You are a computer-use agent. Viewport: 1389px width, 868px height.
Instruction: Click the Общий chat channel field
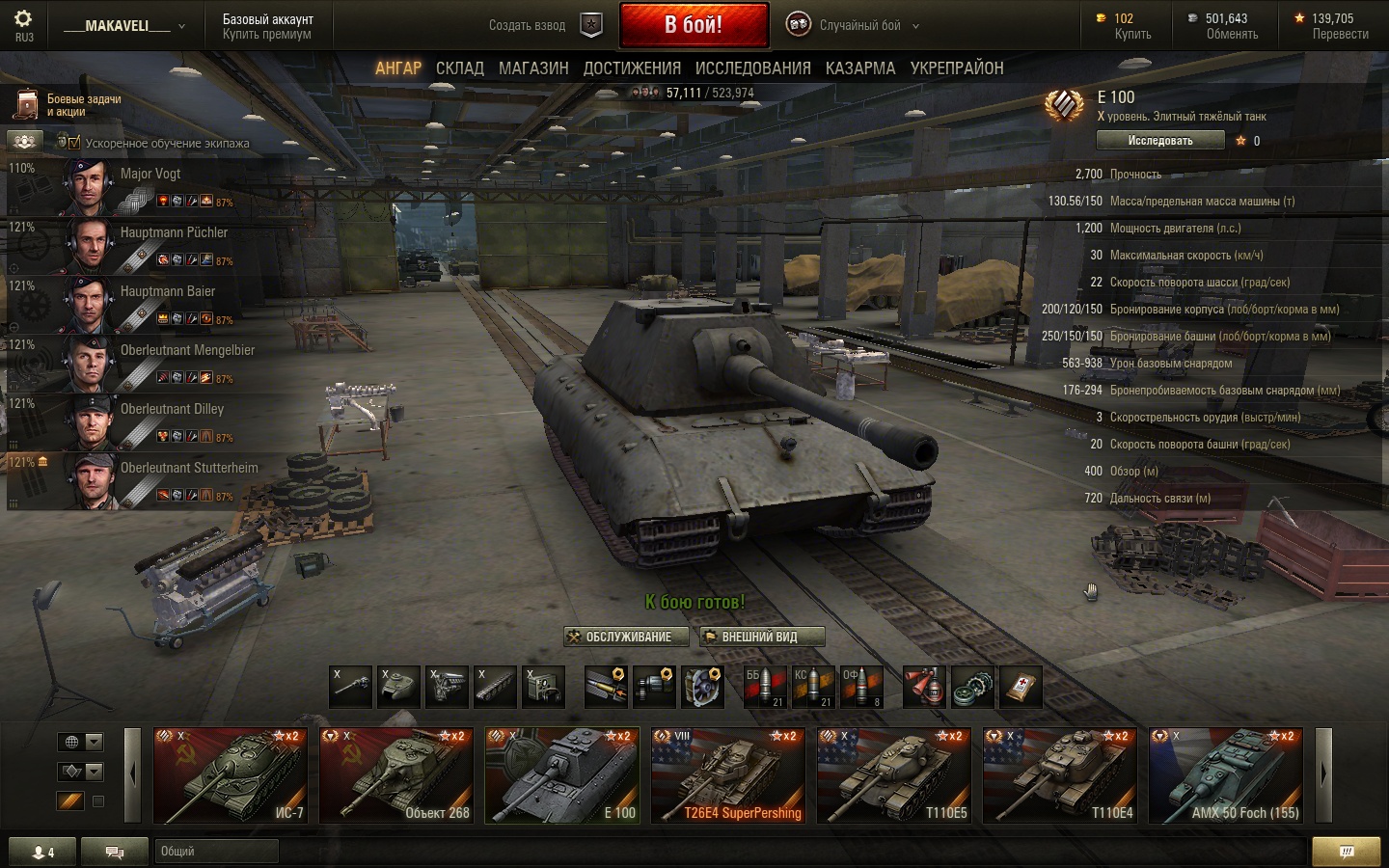pyautogui.click(x=216, y=851)
